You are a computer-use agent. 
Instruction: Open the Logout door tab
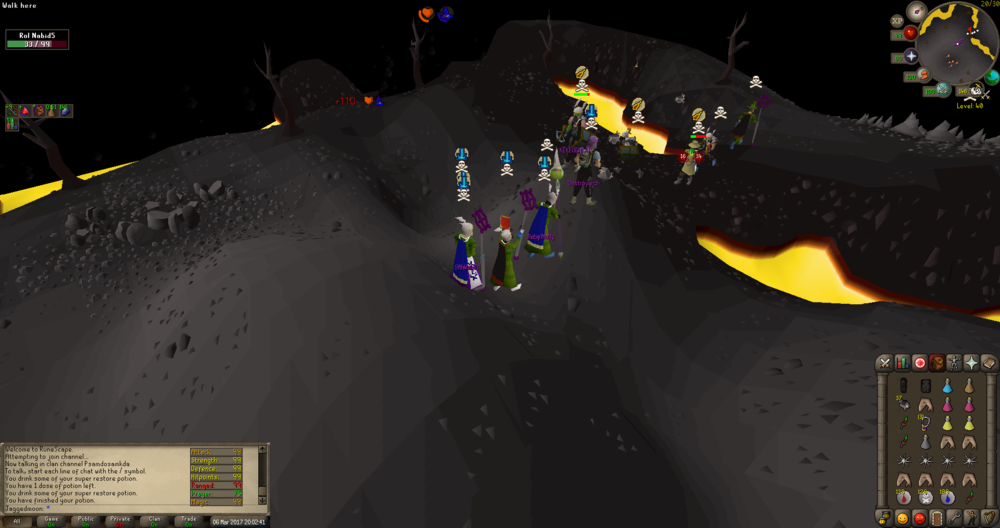coord(937,517)
